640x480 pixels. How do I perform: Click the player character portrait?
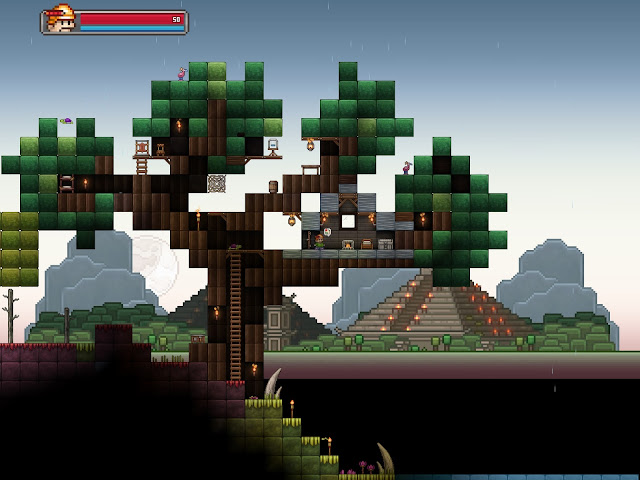(x=60, y=20)
